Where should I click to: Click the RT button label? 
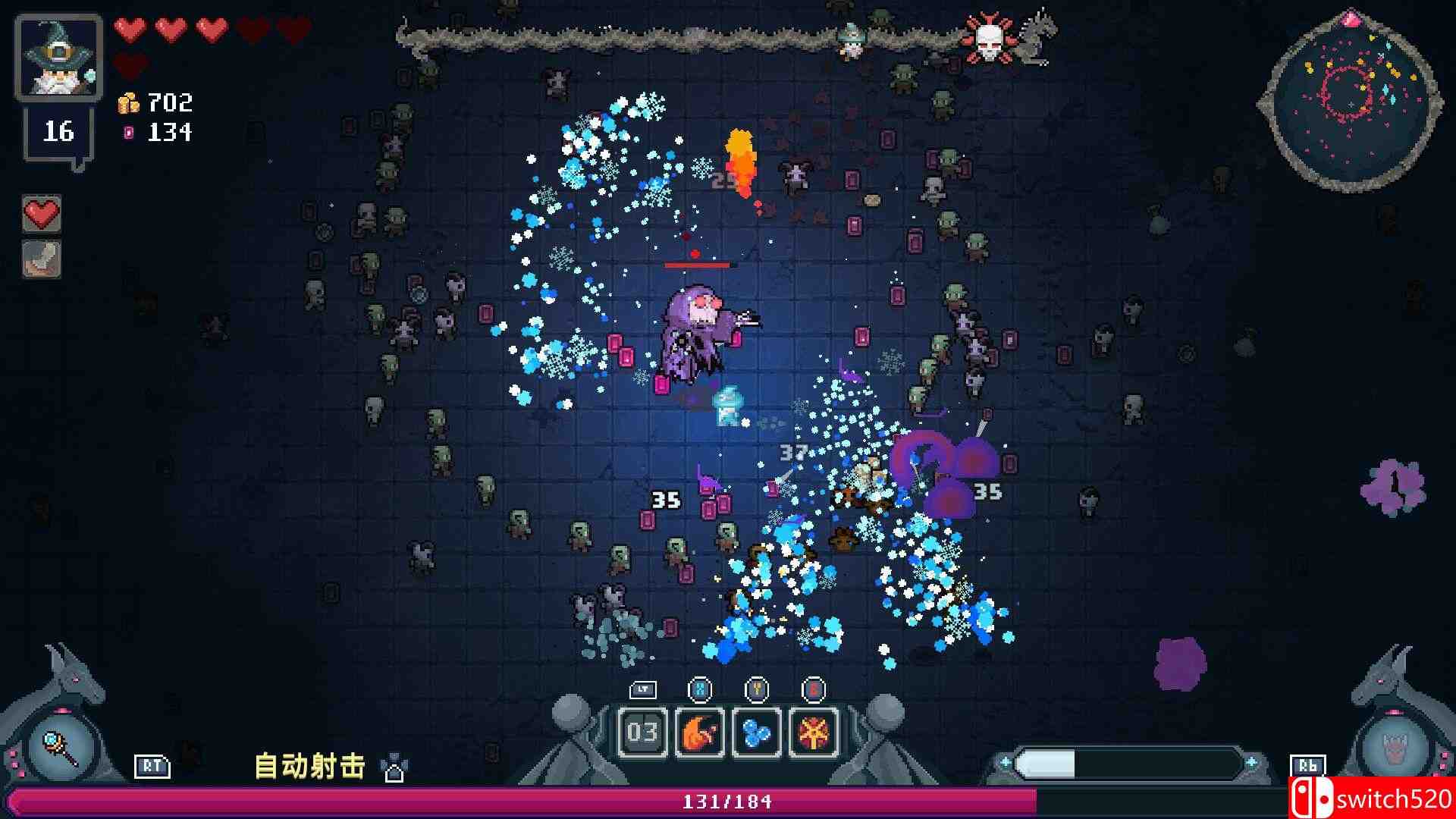pos(152,767)
